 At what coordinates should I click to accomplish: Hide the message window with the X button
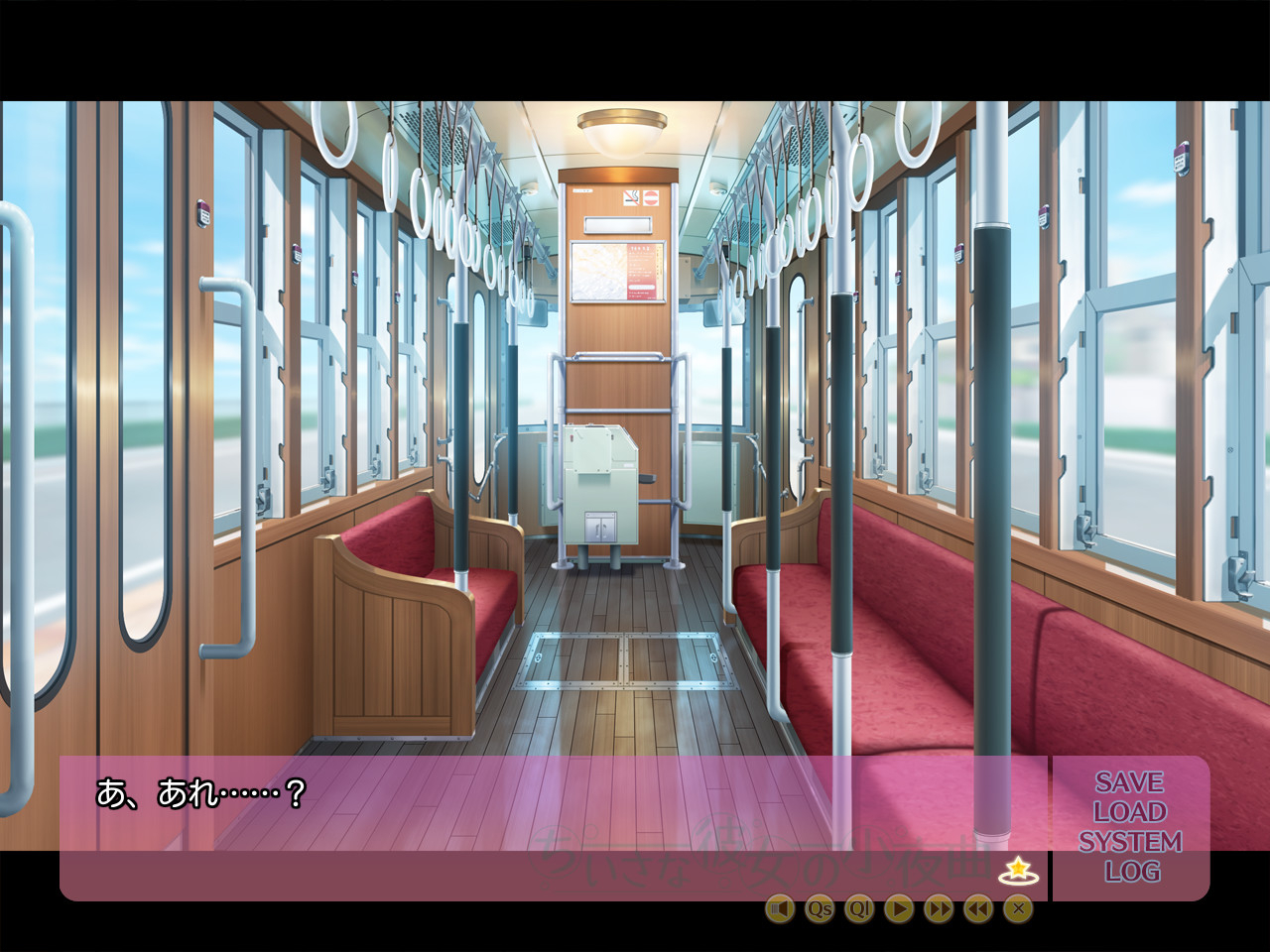pyautogui.click(x=1018, y=907)
